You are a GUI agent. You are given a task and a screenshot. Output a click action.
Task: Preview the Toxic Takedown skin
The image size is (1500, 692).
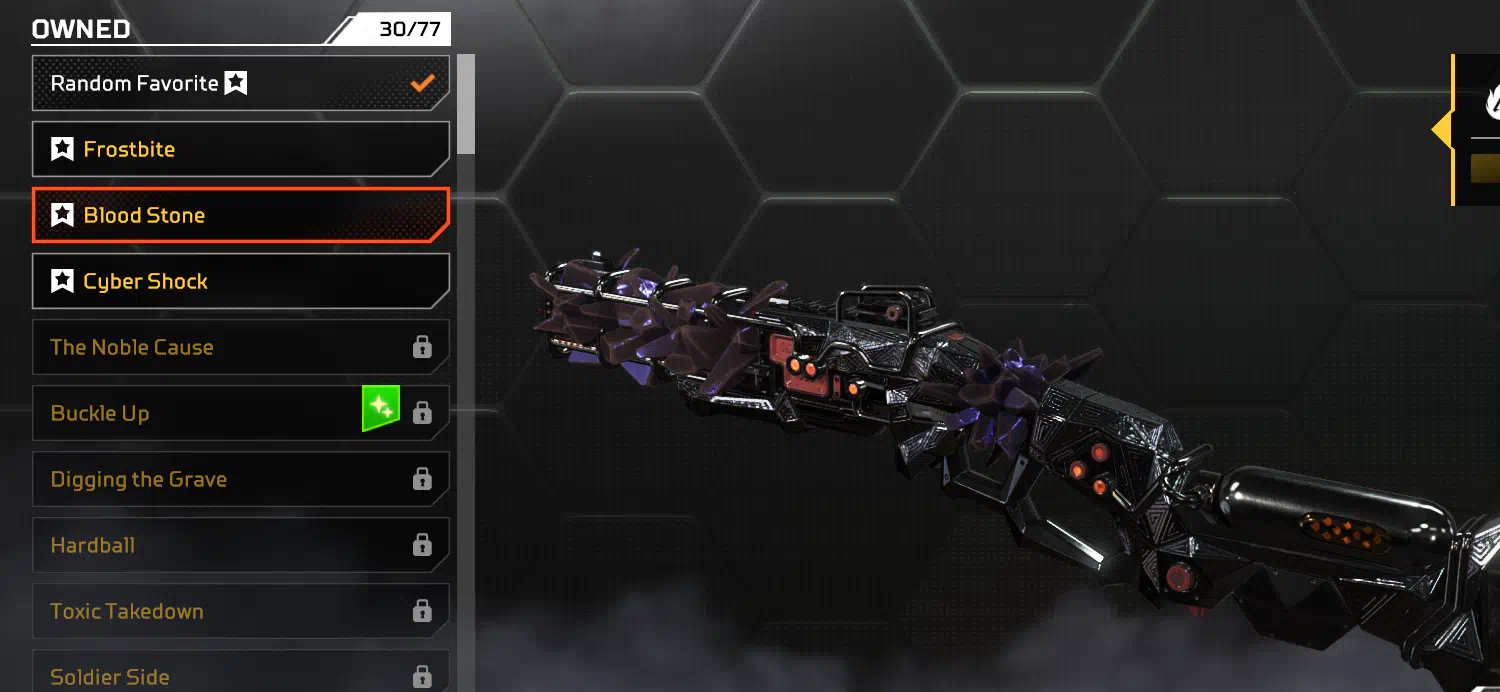[240, 611]
